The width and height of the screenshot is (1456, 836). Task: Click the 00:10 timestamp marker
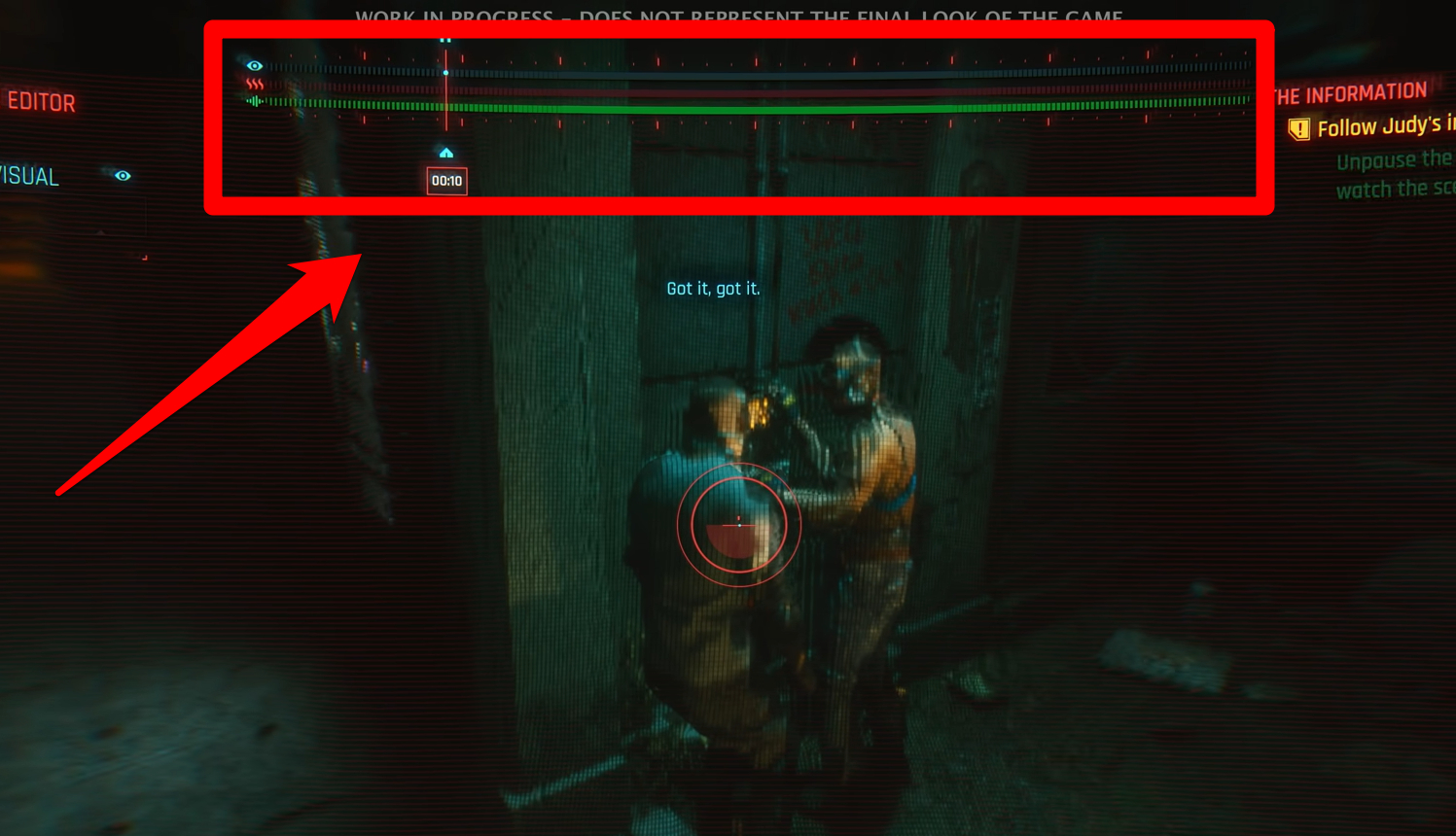pyautogui.click(x=446, y=181)
